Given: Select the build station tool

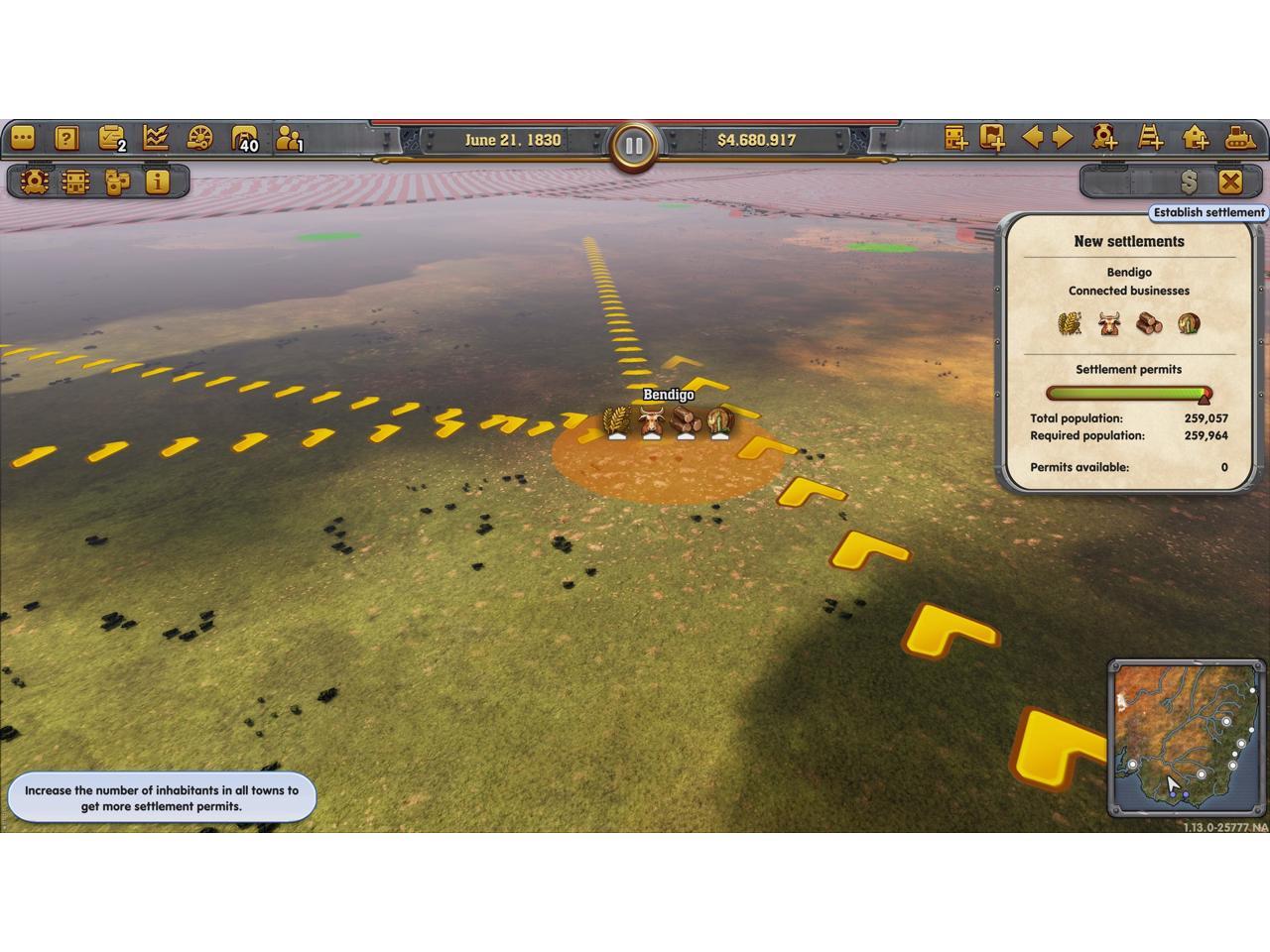Looking at the screenshot, I should click(955, 138).
